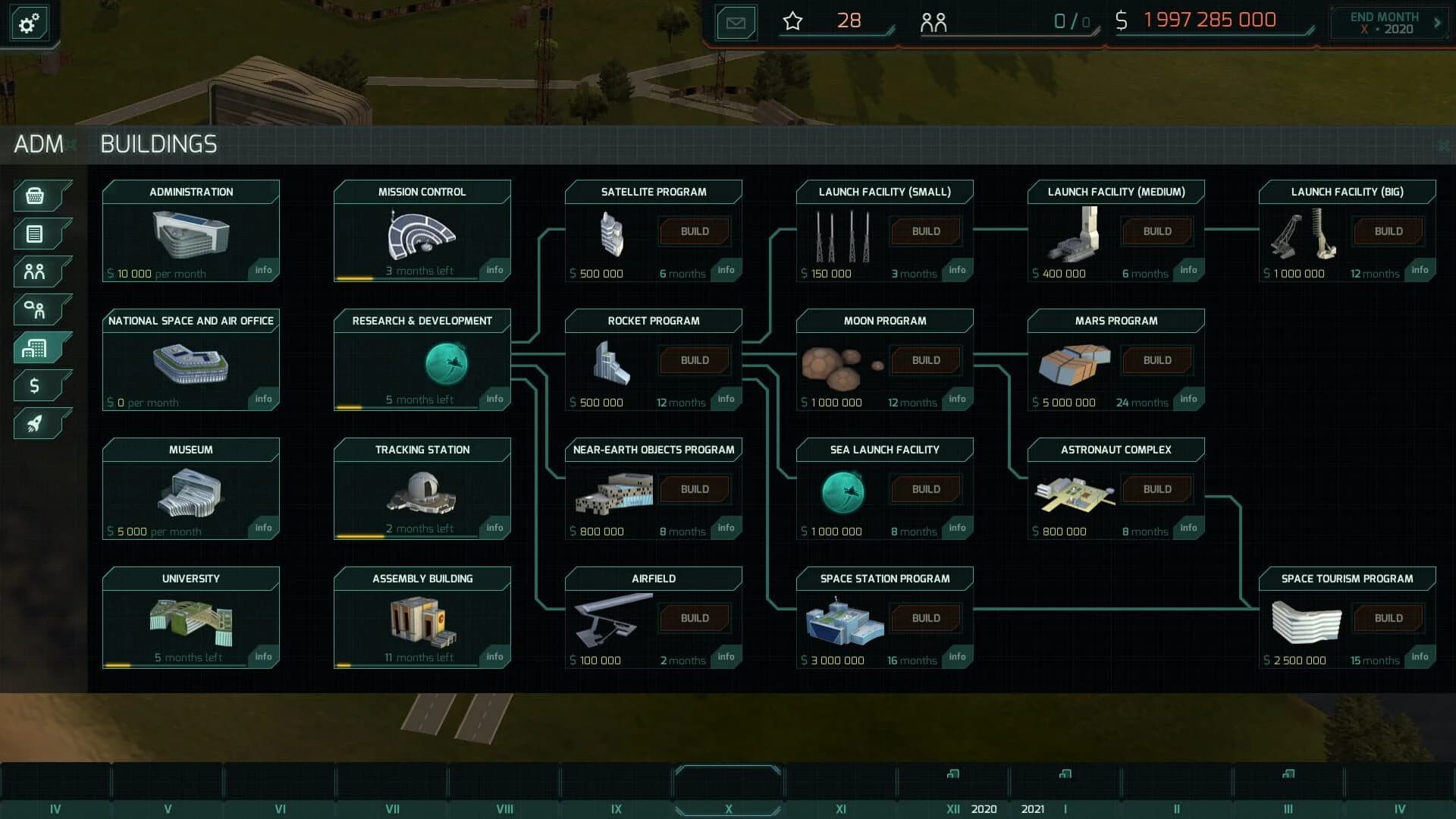Viewport: 1456px width, 819px height.
Task: Build the Mars Program
Action: (x=1156, y=360)
